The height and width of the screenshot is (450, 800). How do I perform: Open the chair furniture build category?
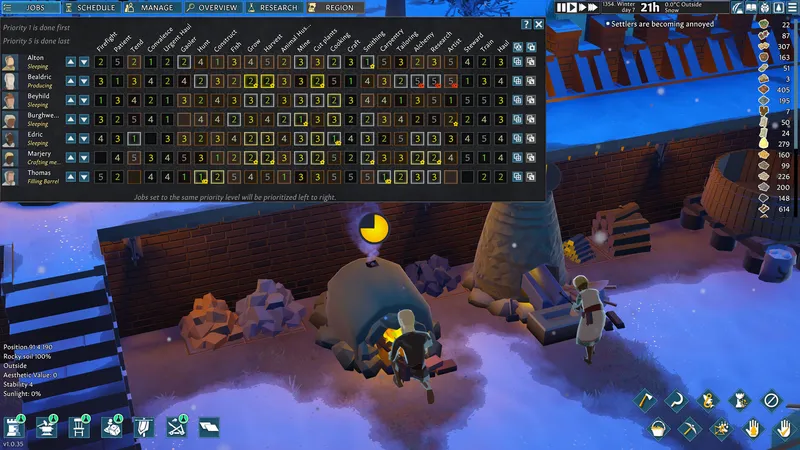point(79,428)
